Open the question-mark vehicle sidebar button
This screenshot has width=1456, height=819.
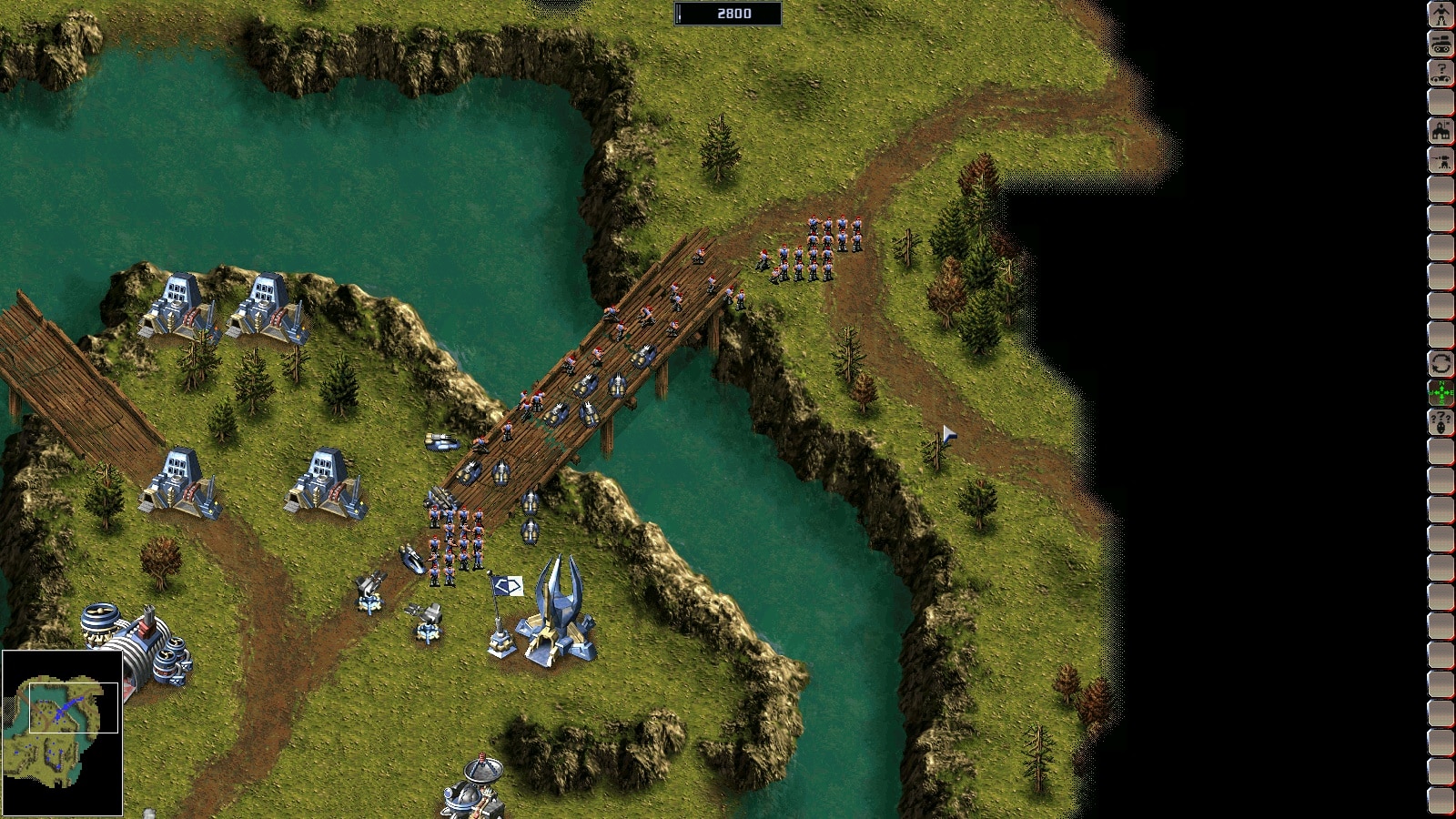(x=1441, y=72)
